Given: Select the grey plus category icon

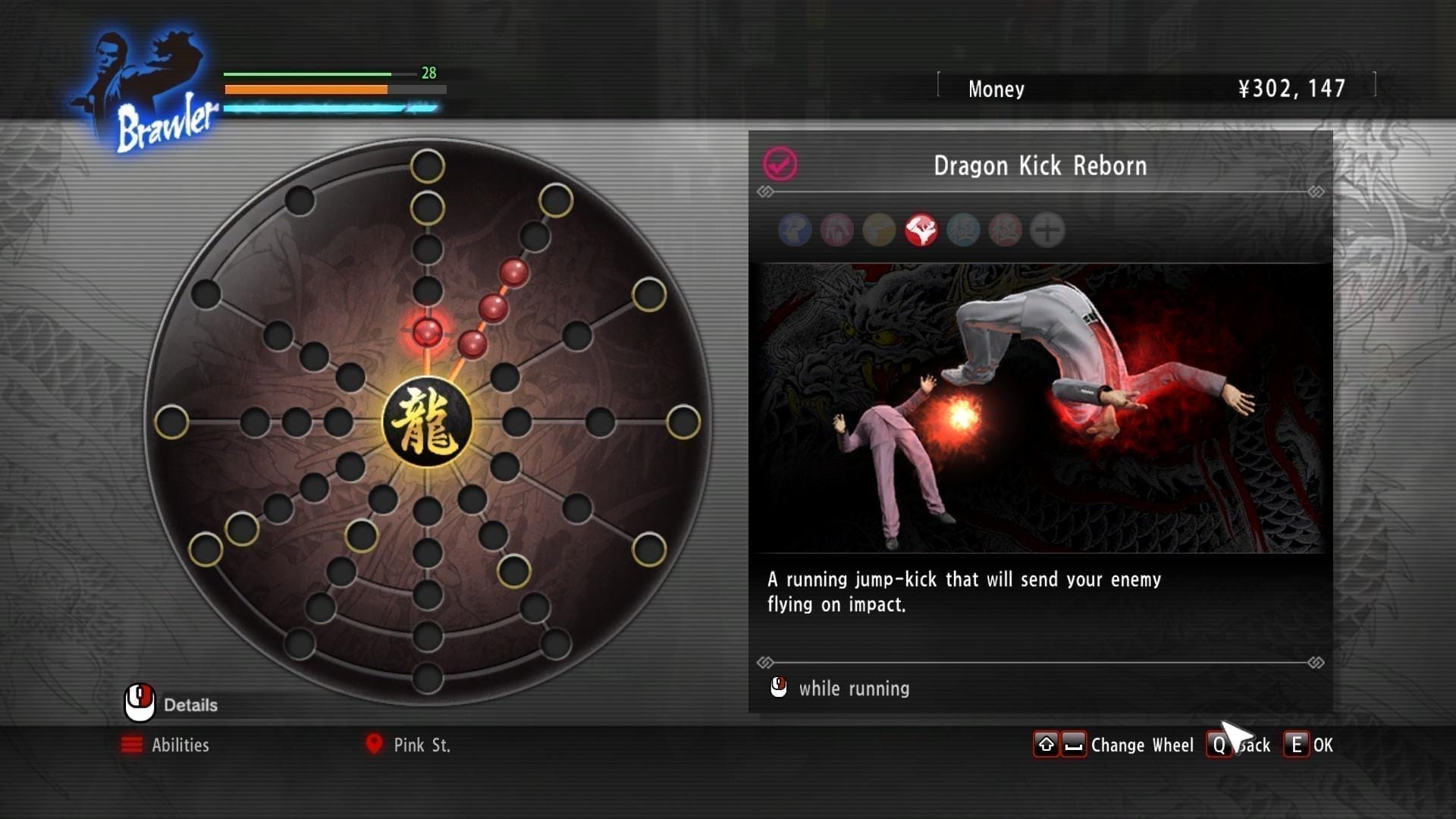Looking at the screenshot, I should point(1047,230).
